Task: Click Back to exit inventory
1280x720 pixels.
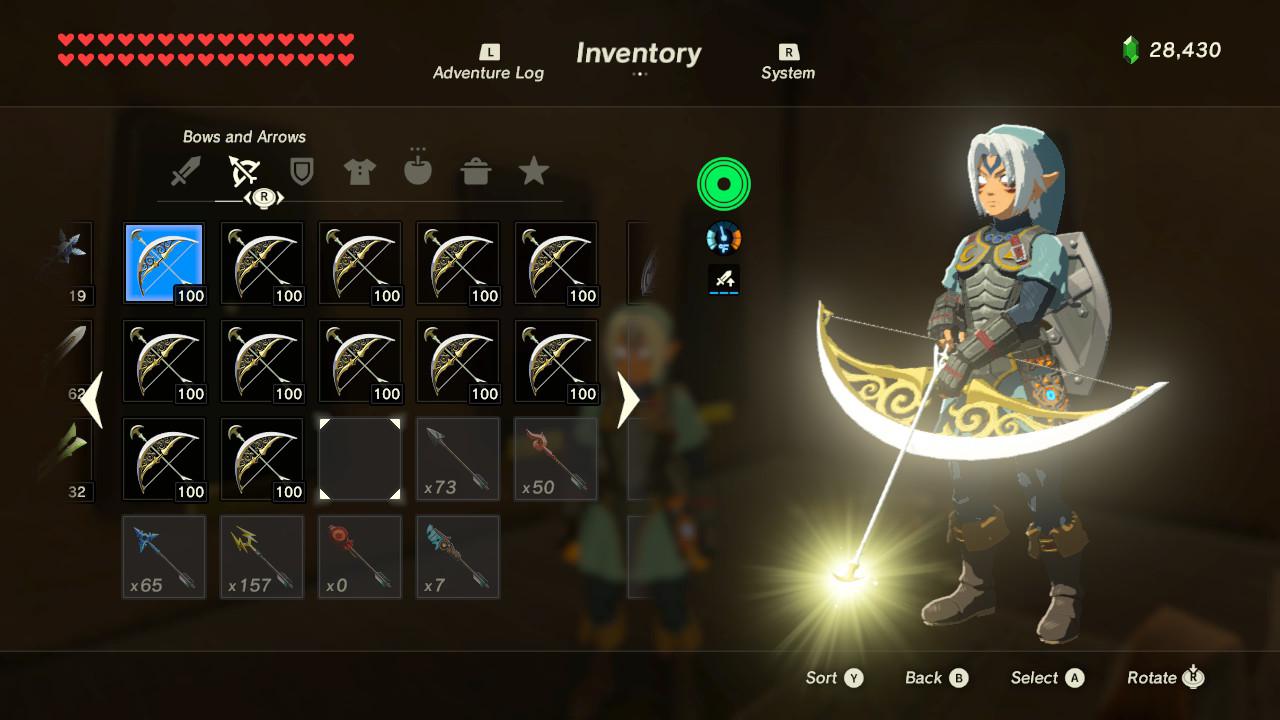Action: 935,677
